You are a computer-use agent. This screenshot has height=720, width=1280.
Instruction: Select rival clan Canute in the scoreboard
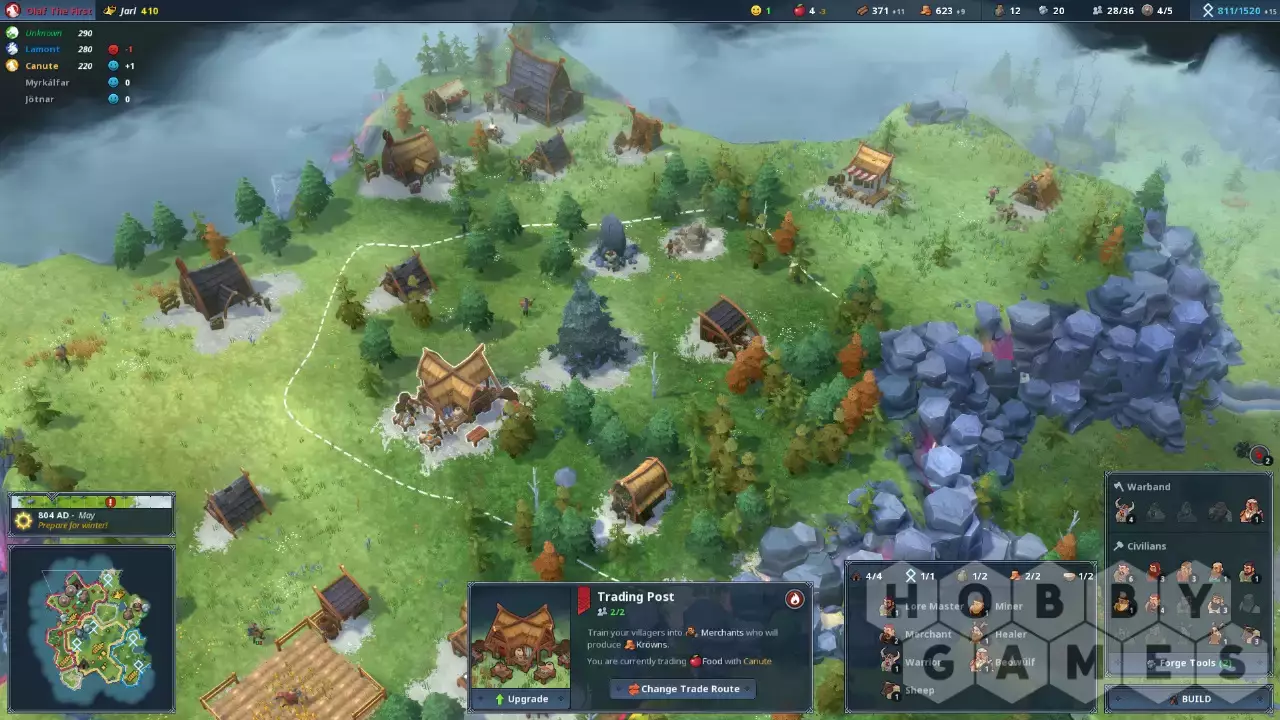[42, 66]
